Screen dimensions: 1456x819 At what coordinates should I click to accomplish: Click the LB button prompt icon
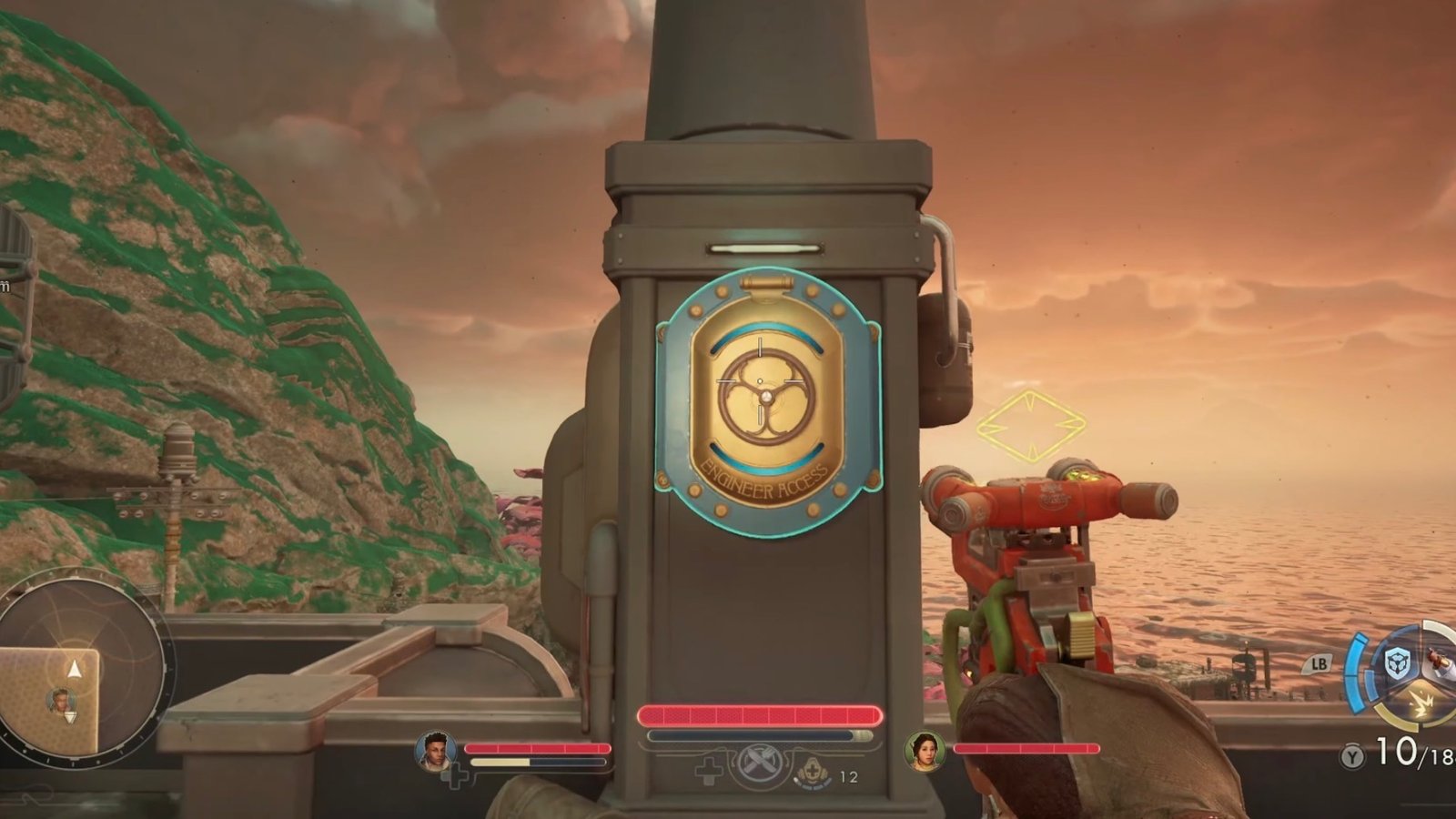(x=1319, y=663)
